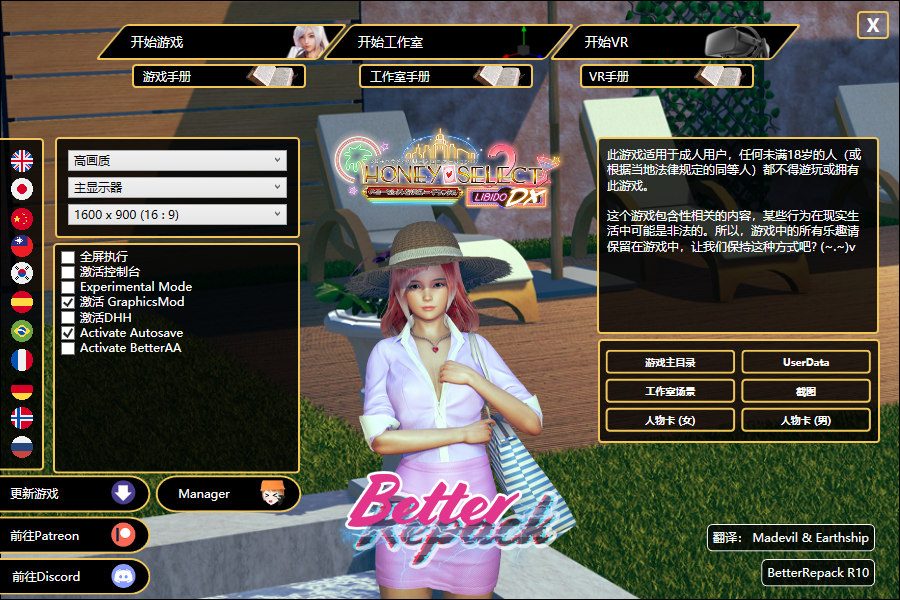Choose the Japanese flag language
This screenshot has width=900, height=600.
pyautogui.click(x=22, y=189)
